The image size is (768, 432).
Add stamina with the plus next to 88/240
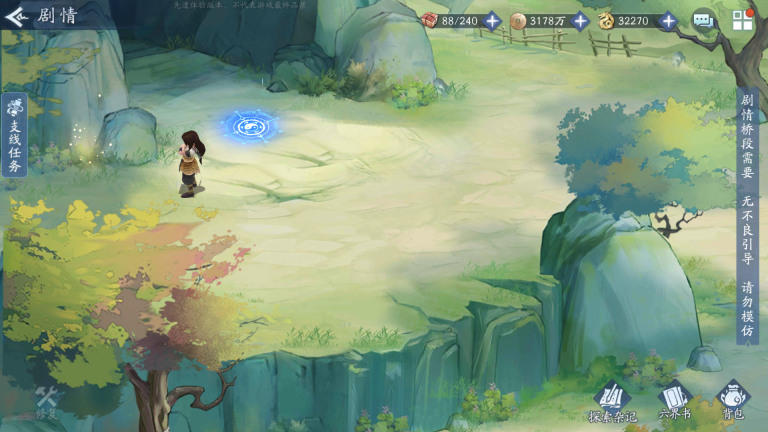[x=492, y=20]
